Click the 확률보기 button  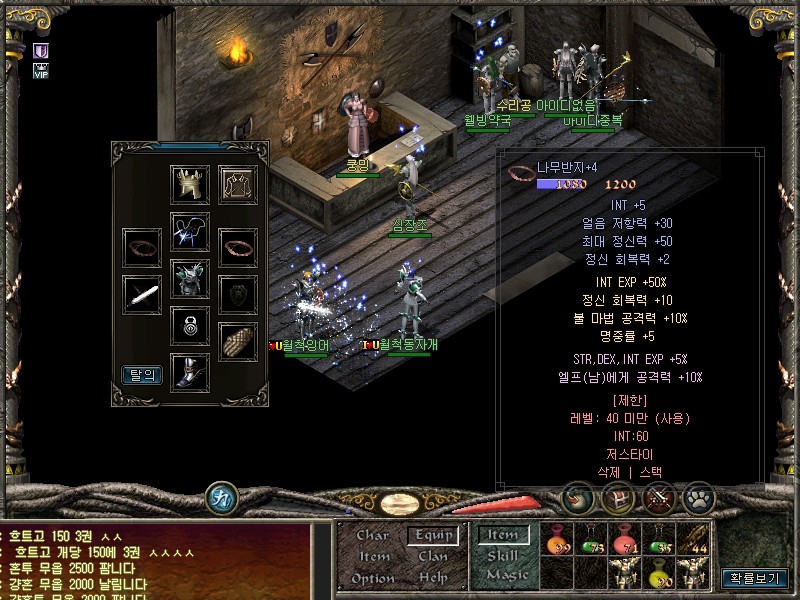coord(754,578)
